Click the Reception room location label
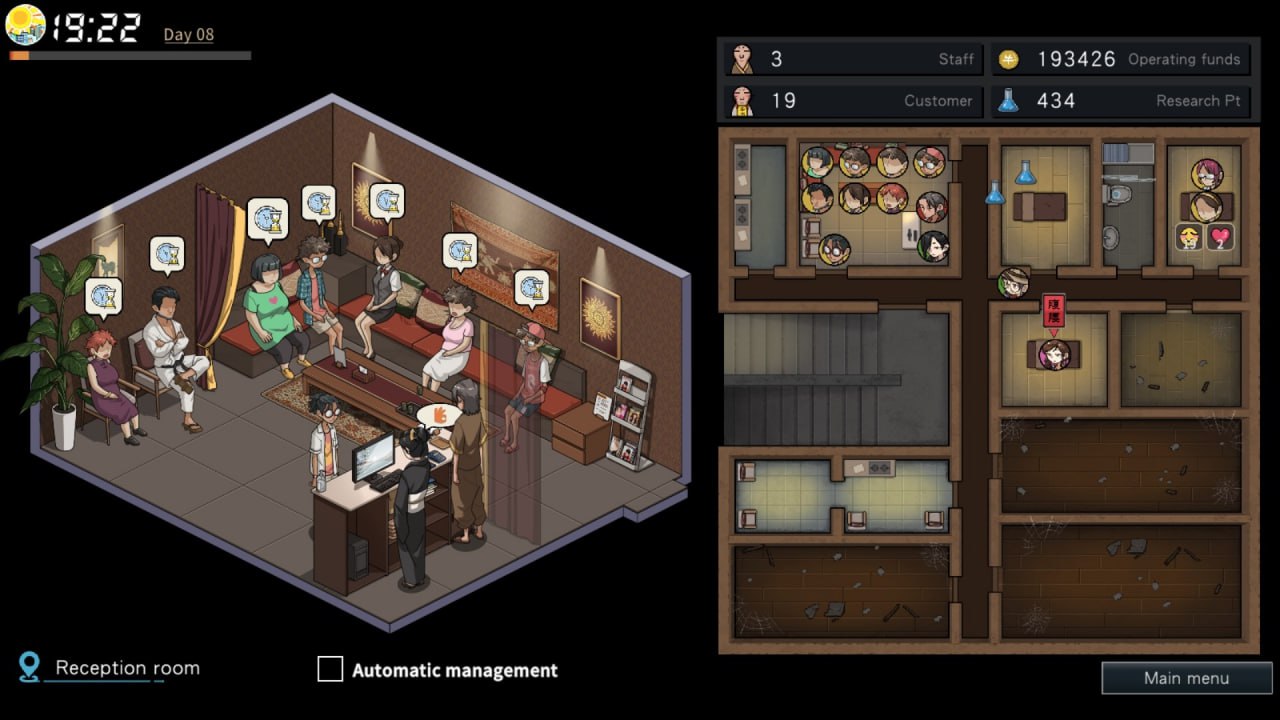Screen dimensions: 1280x720 click(127, 668)
